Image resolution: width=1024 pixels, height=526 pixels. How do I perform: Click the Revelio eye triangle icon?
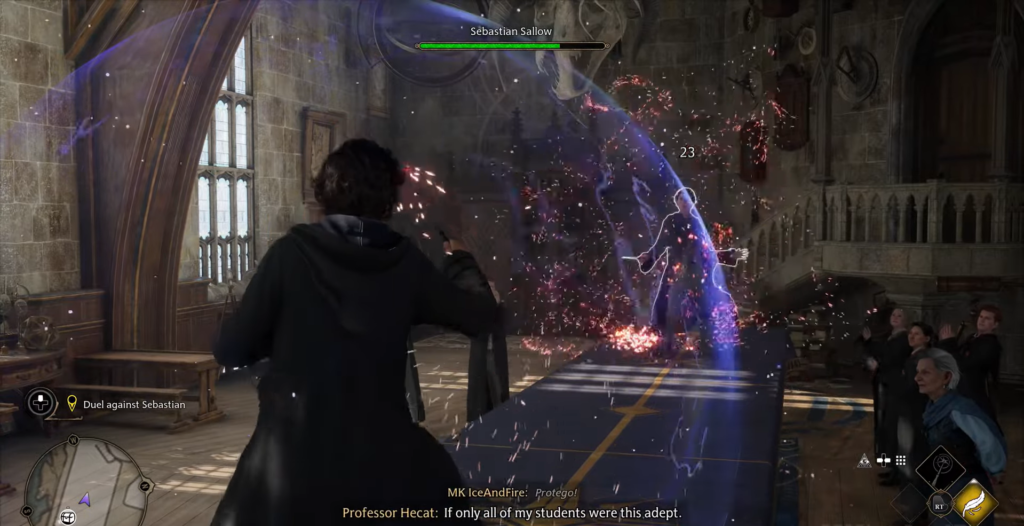point(863,460)
